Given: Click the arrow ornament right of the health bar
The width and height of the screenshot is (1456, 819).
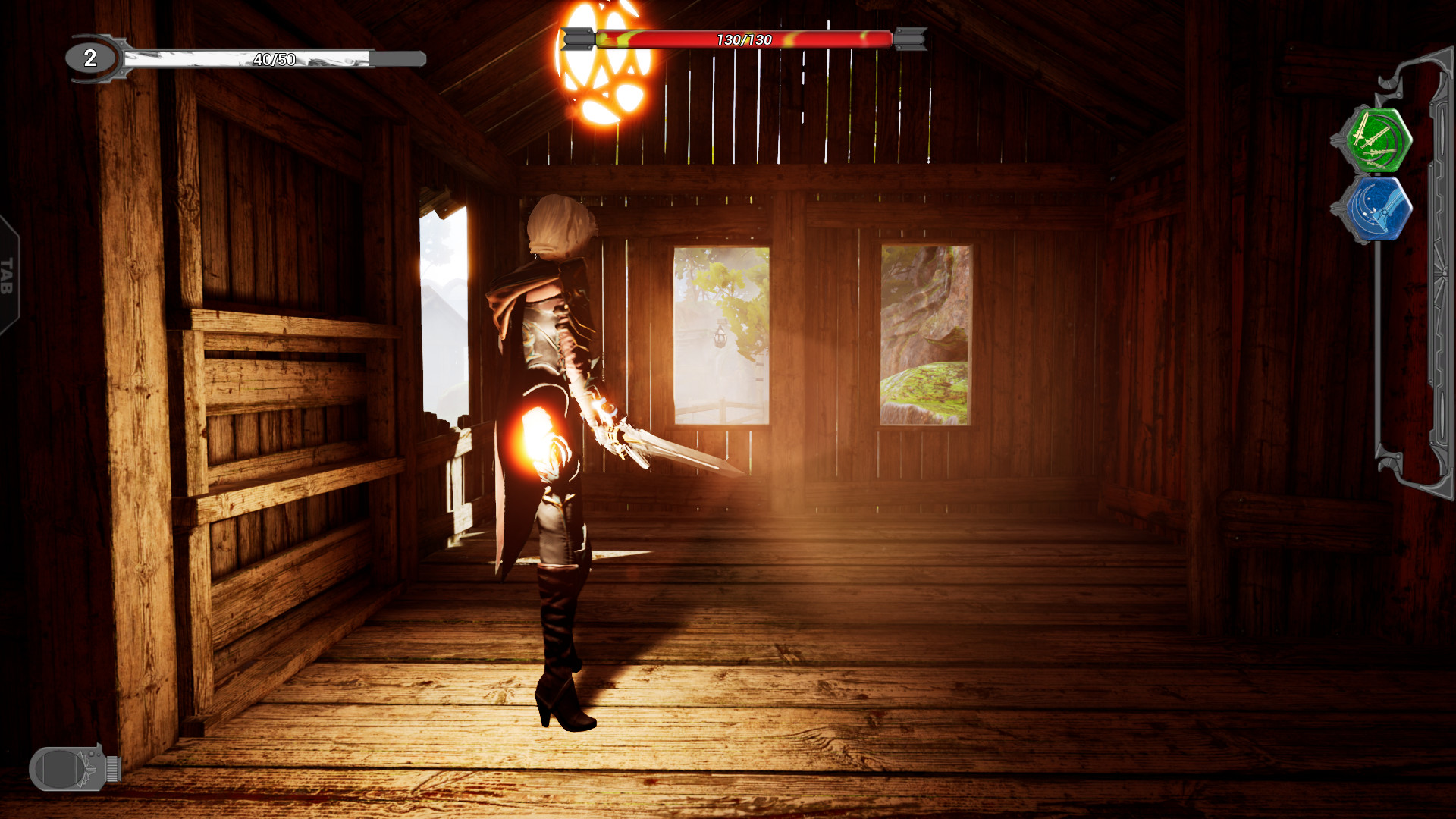Looking at the screenshot, I should pos(908,37).
